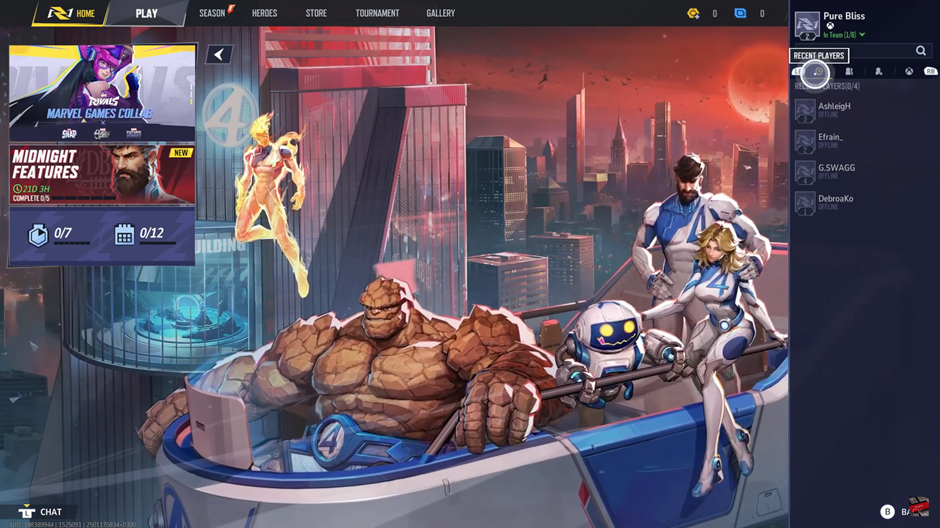Viewport: 940px width, 528px height.
Task: Select Efrain_ in recent players list
Action: (830, 140)
